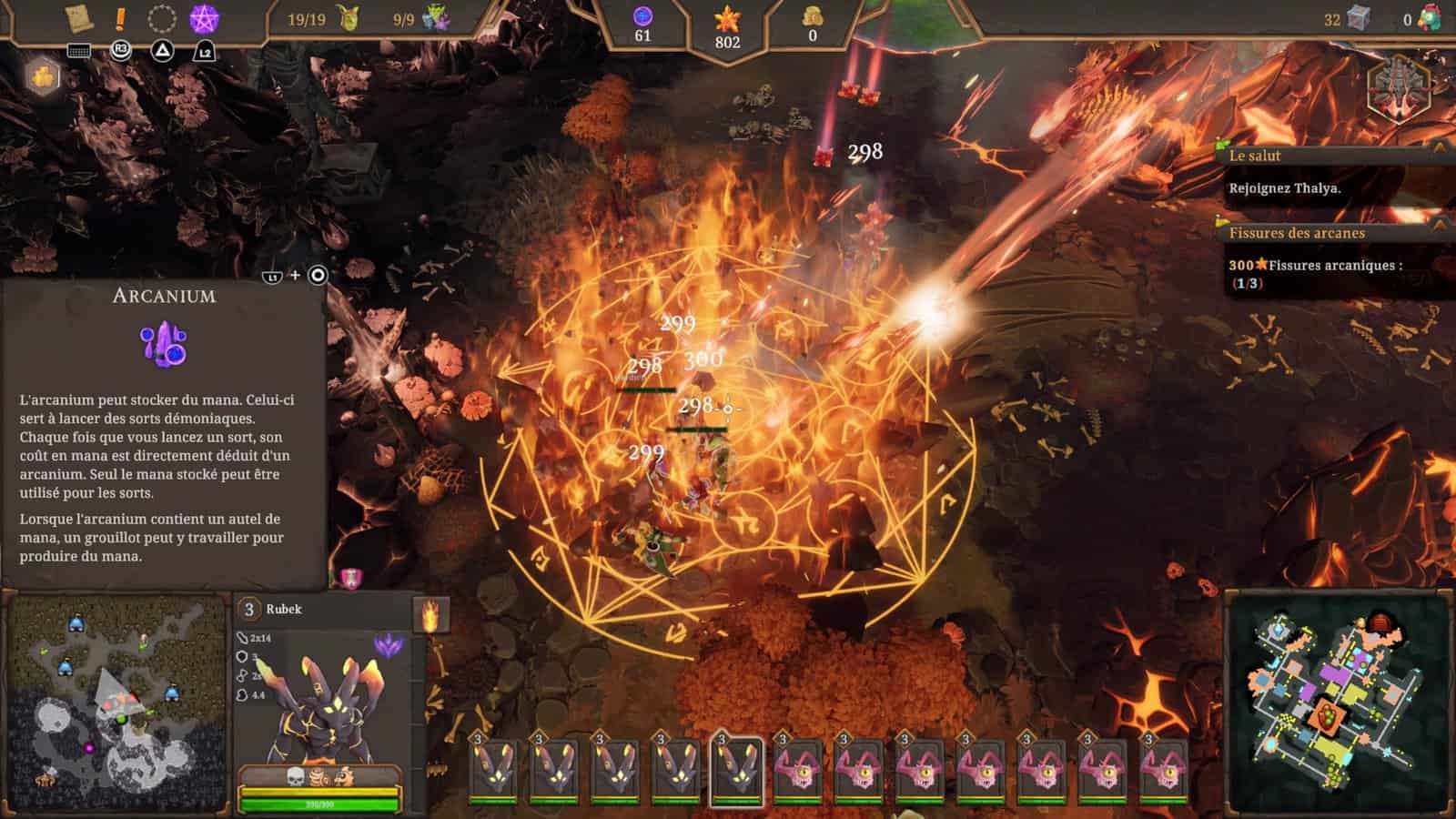This screenshot has width=1456, height=819.
Task: Open the parchment scroll menu icon
Action: 79,17
